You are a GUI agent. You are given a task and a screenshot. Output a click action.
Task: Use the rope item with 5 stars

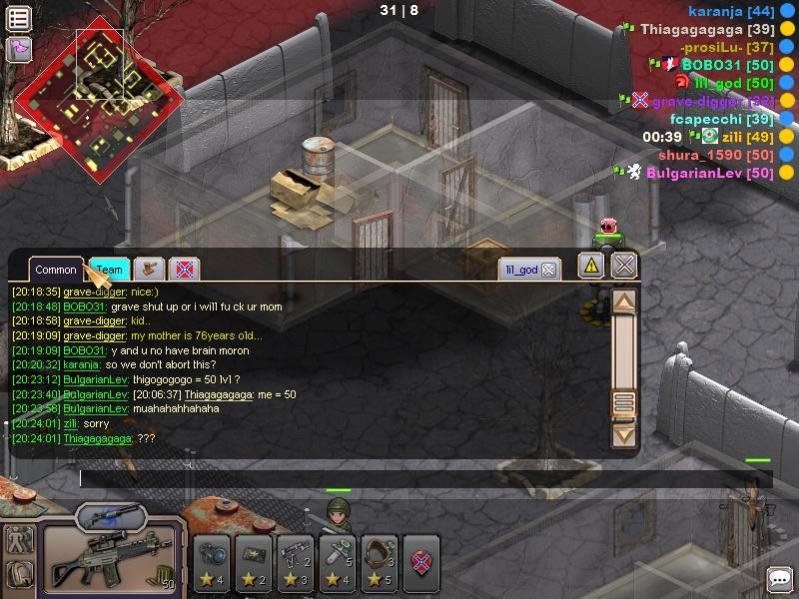point(379,563)
